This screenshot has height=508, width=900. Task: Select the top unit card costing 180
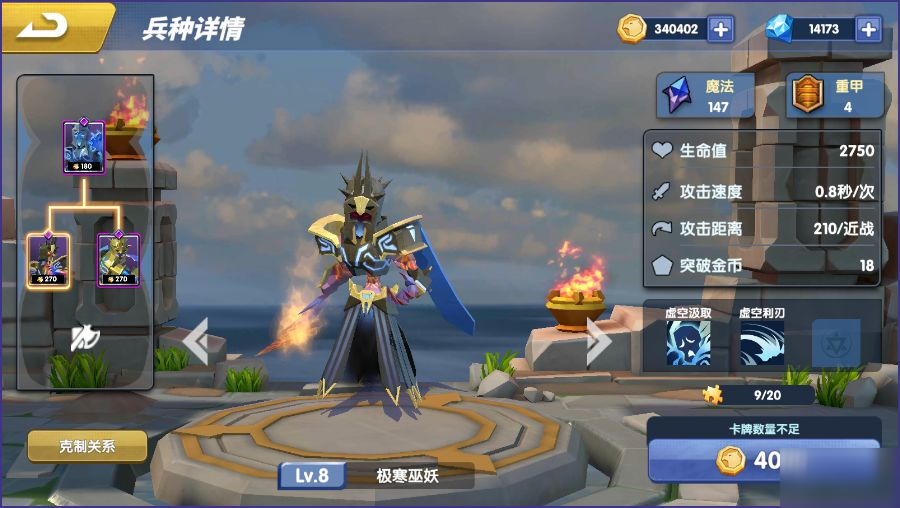(84, 148)
